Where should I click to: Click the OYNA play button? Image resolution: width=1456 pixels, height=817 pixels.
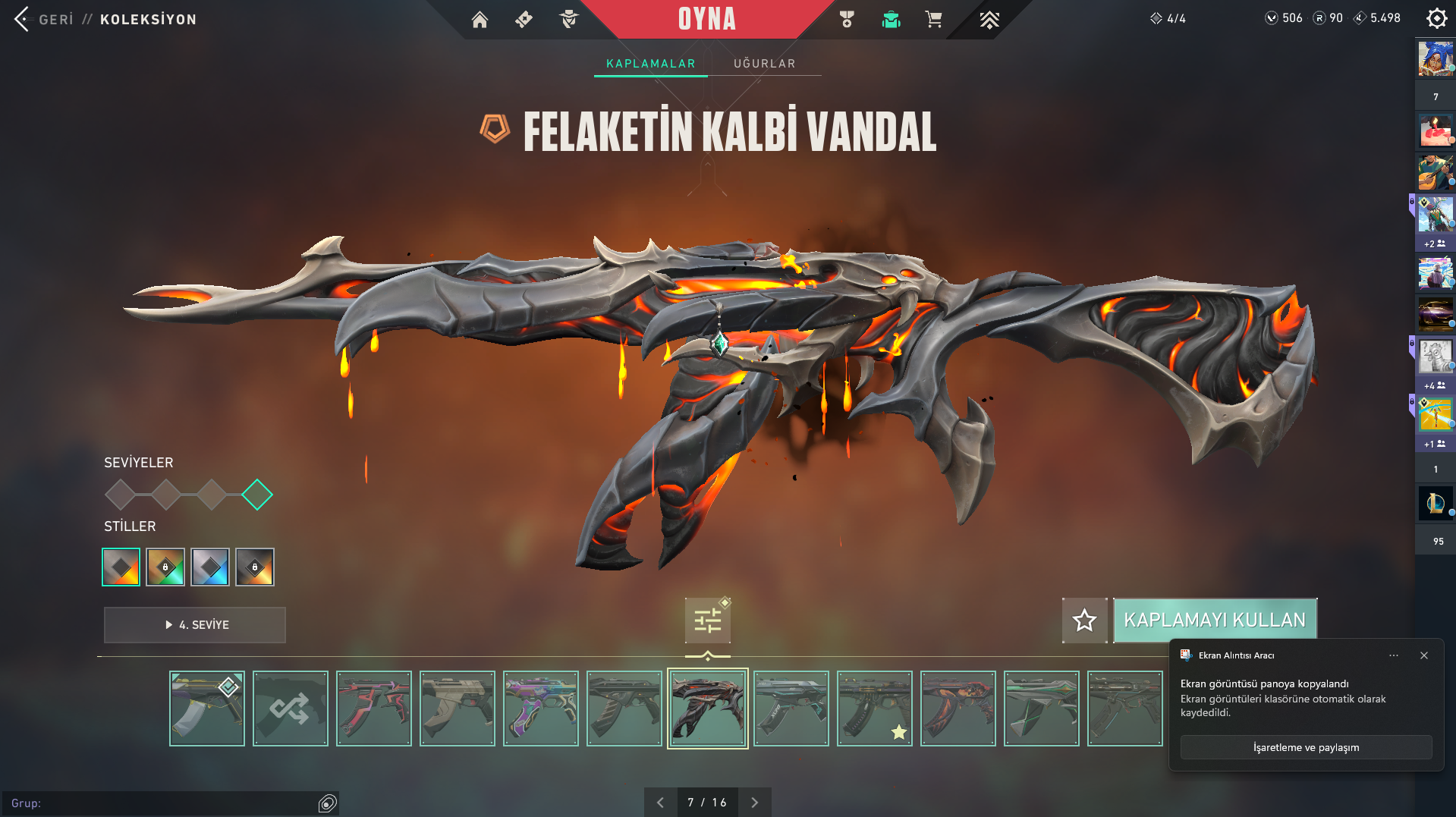pos(706,19)
